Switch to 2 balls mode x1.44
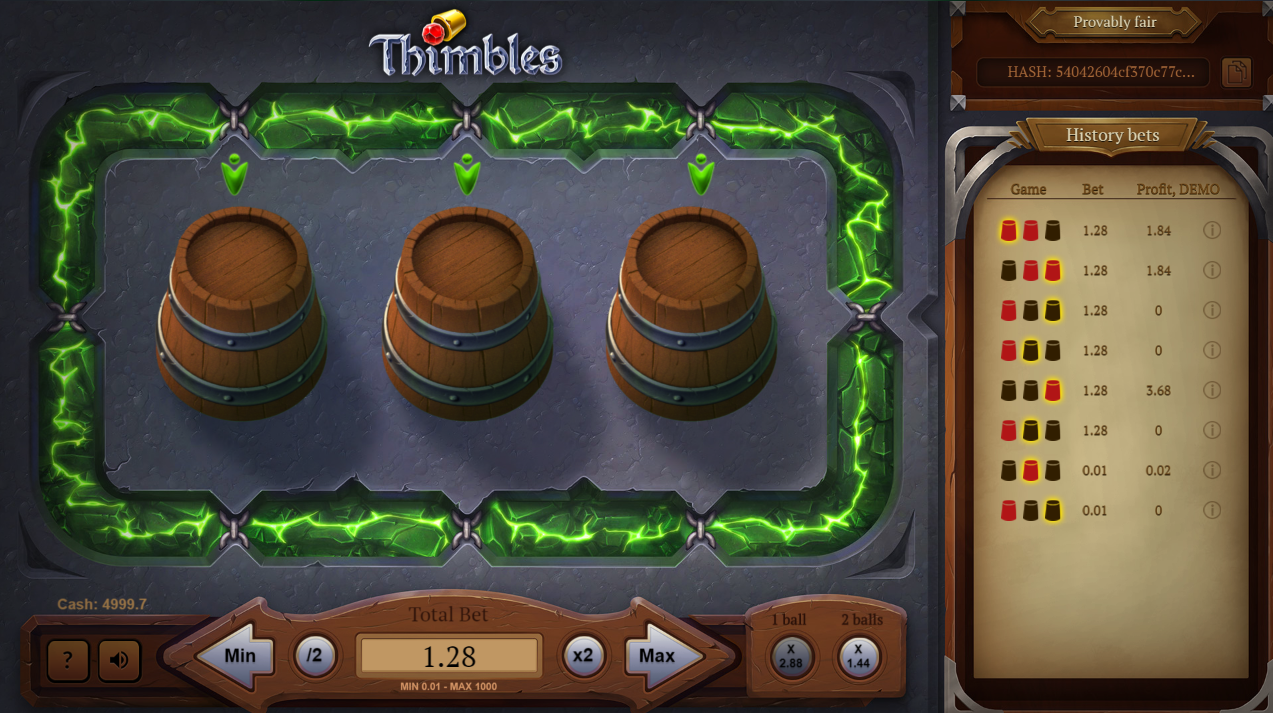1273x713 pixels. [x=858, y=656]
